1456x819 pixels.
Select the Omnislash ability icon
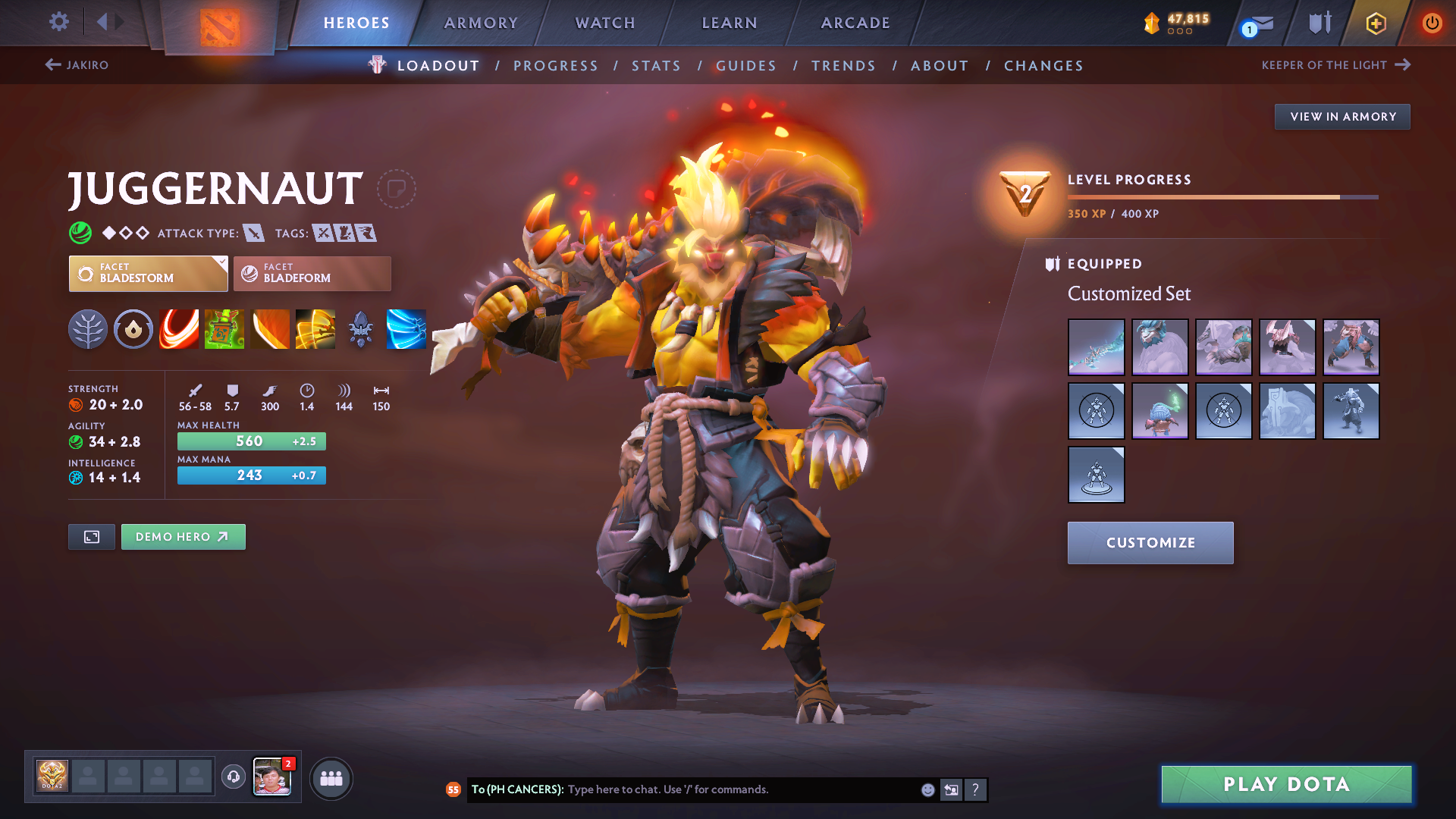pos(315,329)
